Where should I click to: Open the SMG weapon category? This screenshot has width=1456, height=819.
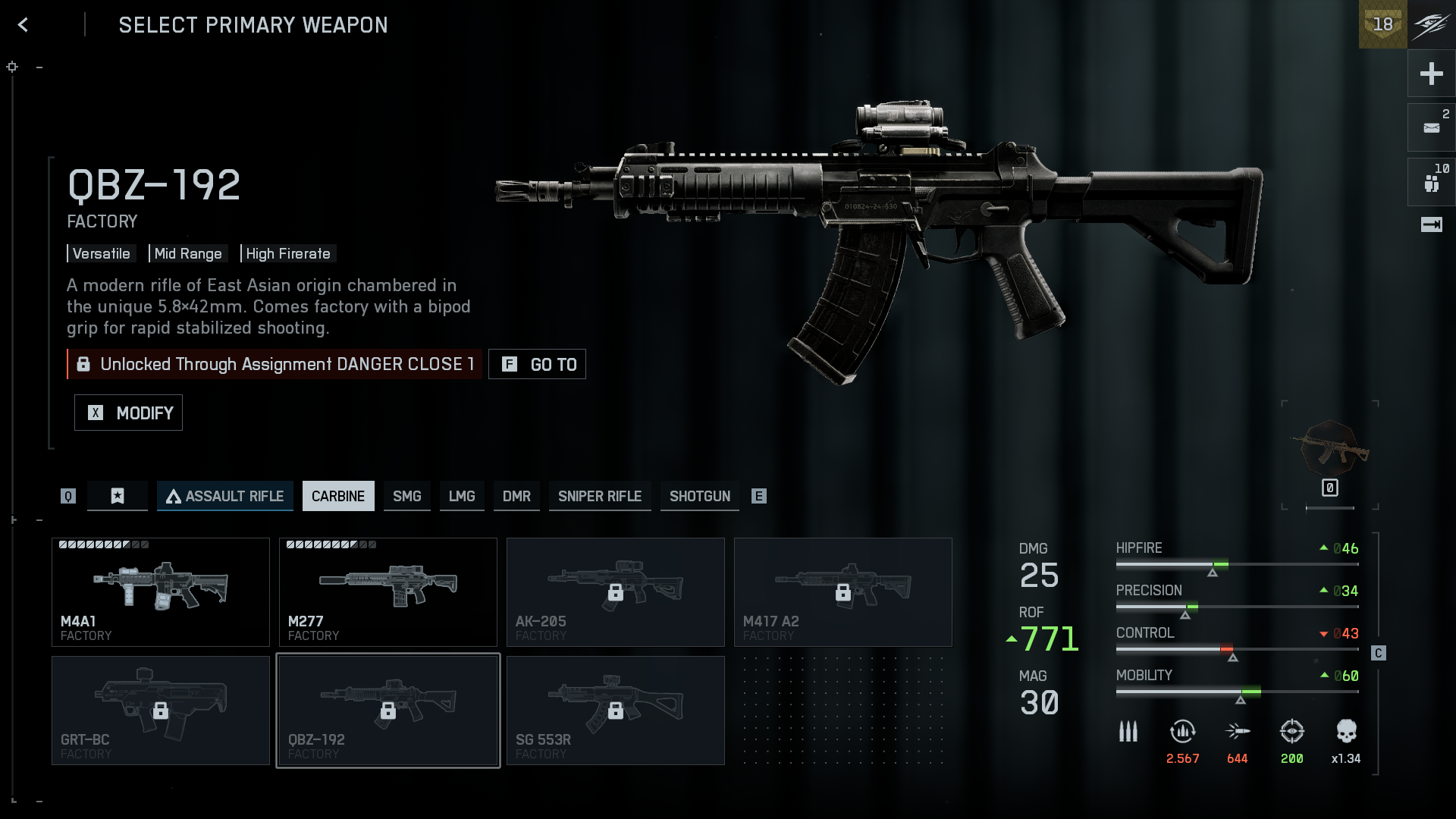click(x=406, y=496)
